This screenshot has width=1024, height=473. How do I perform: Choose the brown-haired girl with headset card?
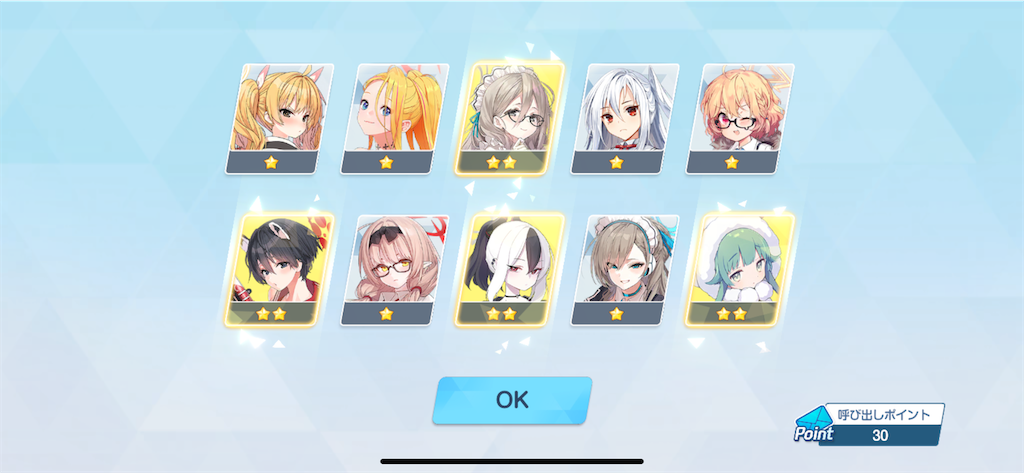(x=624, y=268)
